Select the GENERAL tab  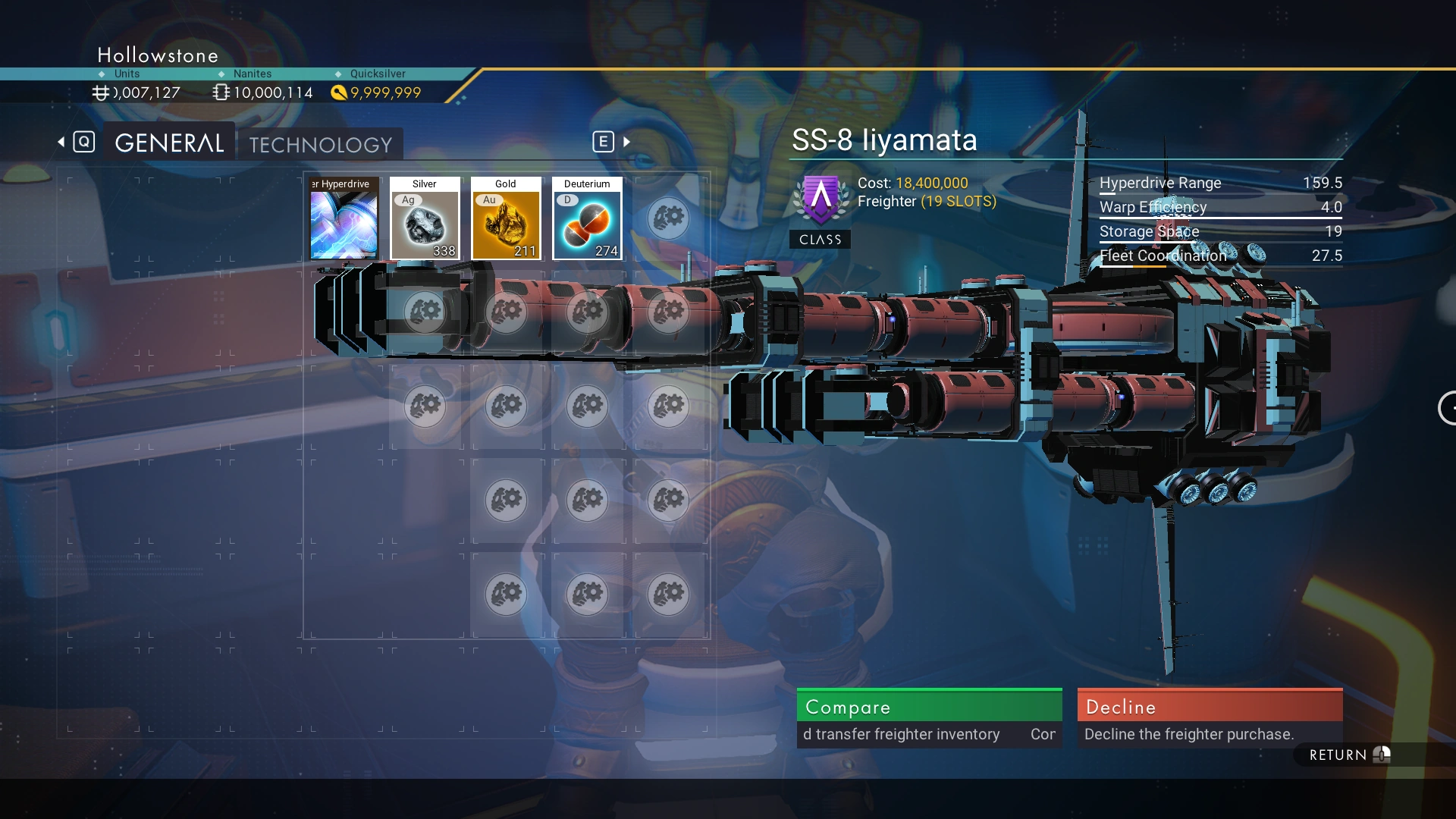click(x=168, y=142)
